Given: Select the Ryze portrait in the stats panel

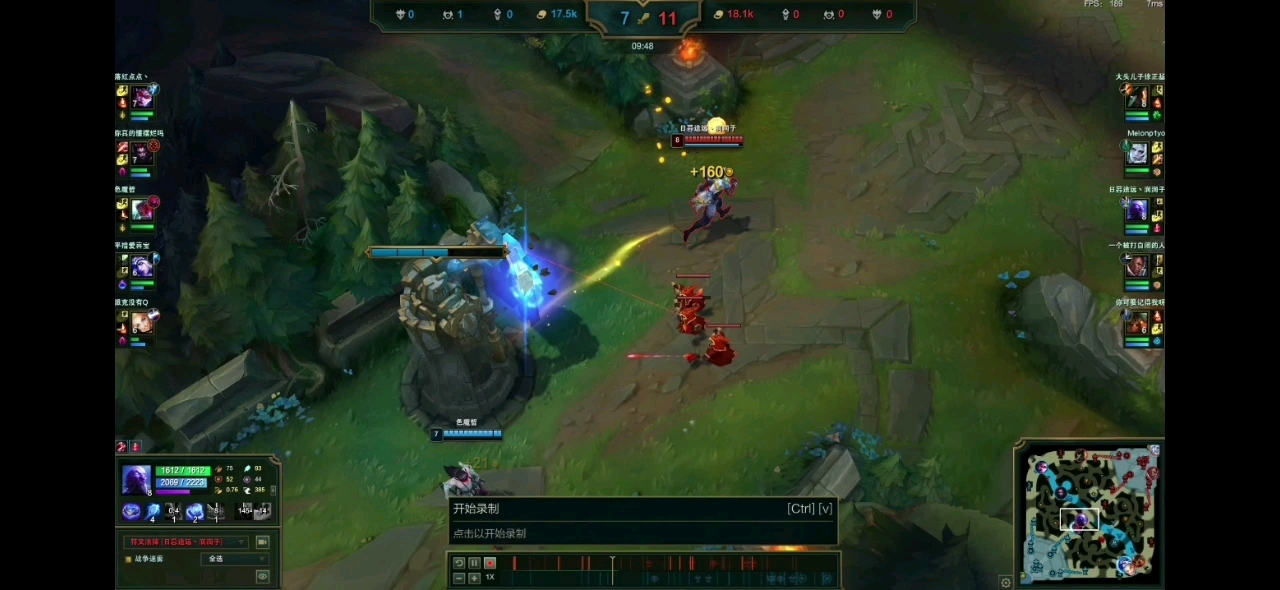Looking at the screenshot, I should click(137, 480).
